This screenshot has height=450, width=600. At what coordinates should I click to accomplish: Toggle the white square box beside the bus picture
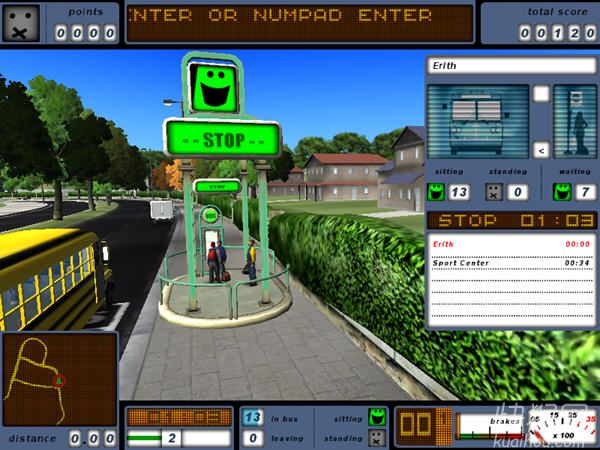541,94
